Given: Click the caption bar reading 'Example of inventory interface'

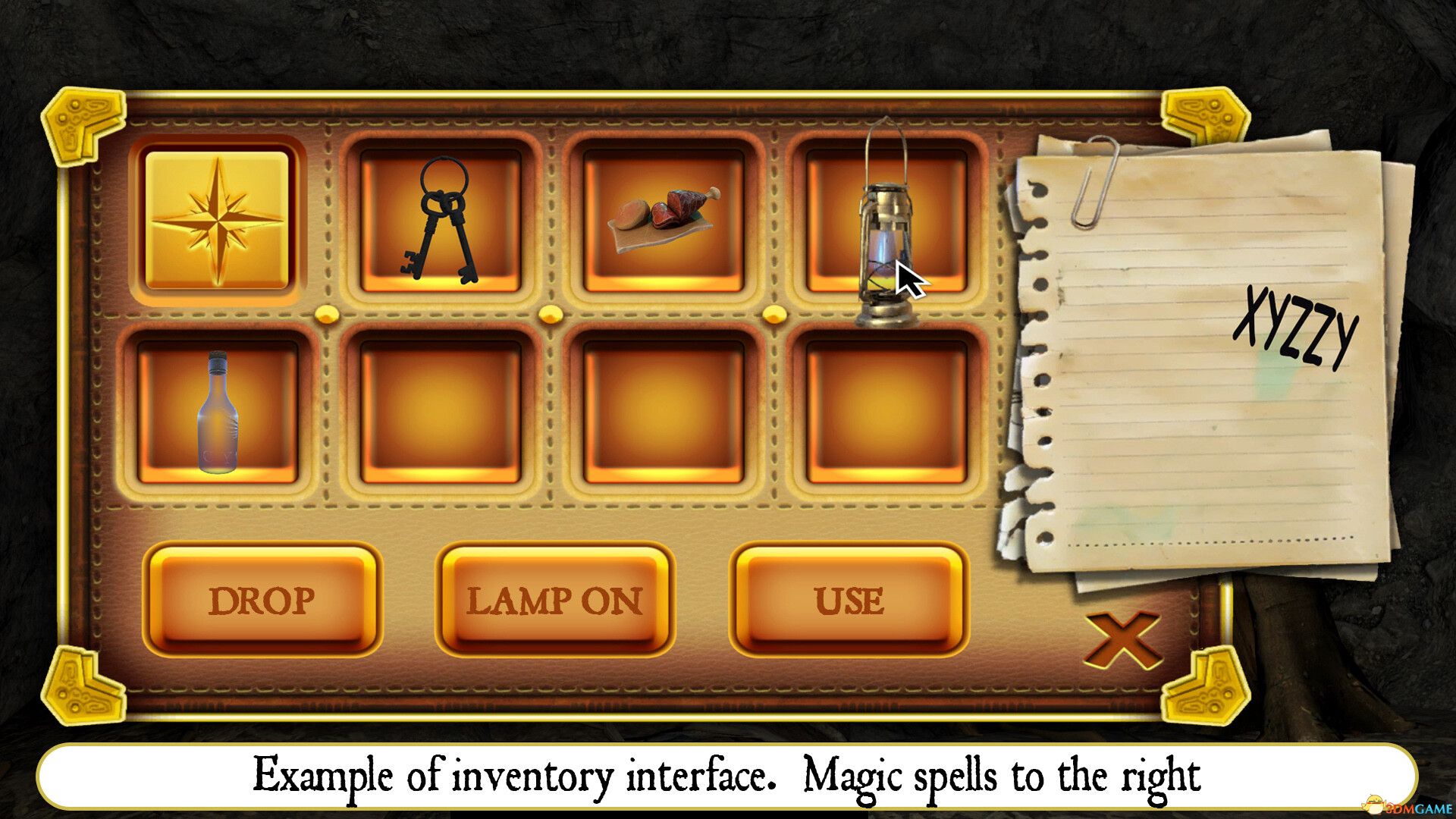Looking at the screenshot, I should [728, 774].
